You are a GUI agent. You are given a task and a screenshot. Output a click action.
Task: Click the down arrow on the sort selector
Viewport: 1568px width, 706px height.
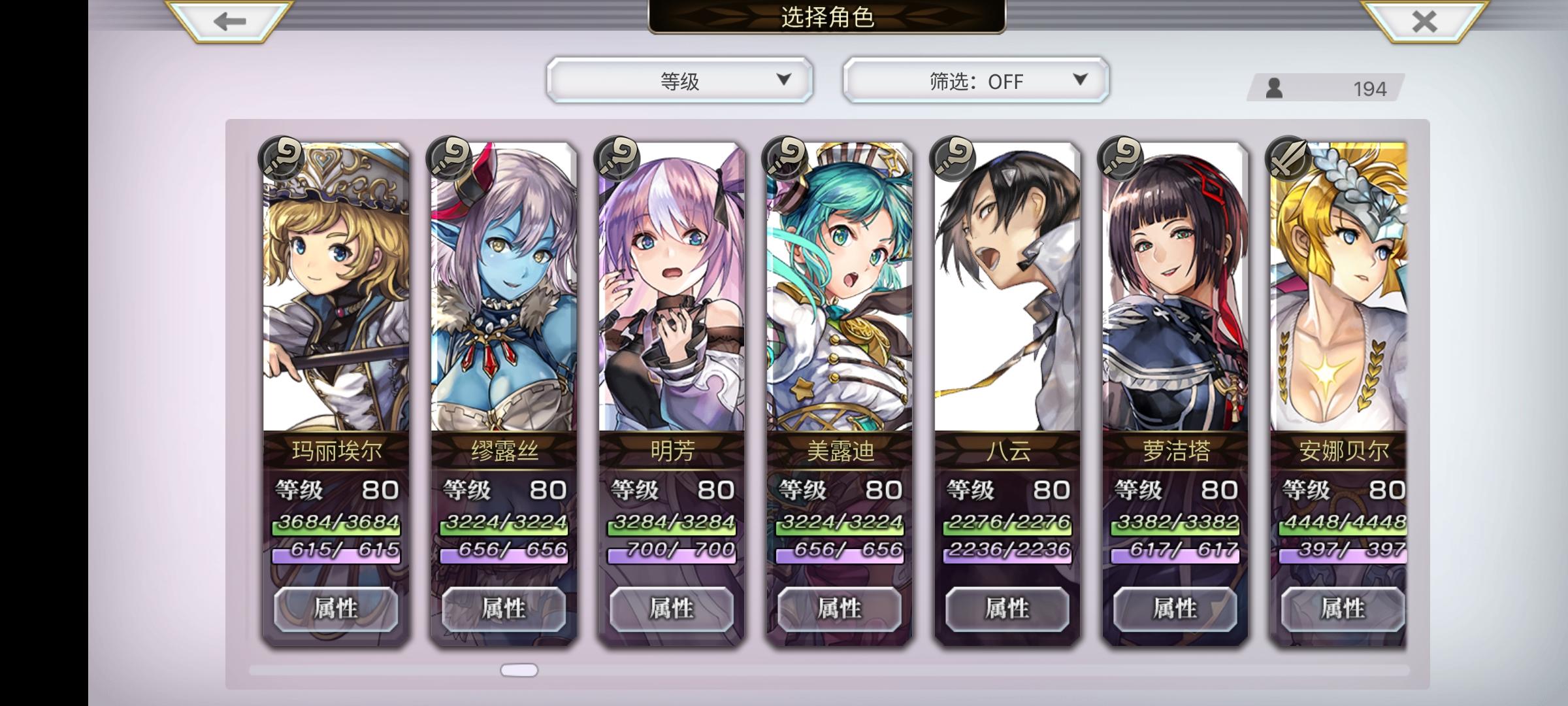point(784,80)
